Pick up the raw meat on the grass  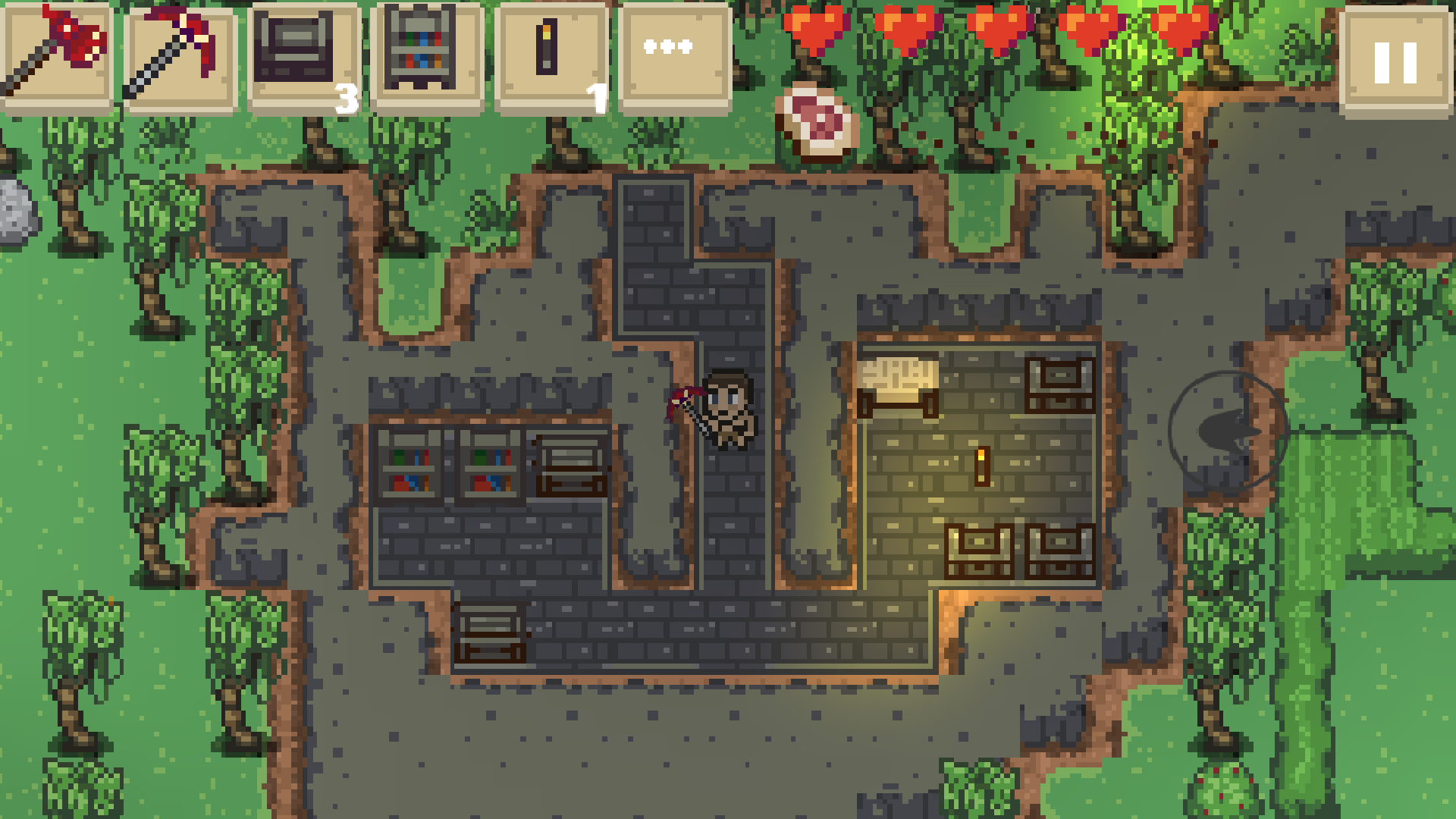pyautogui.click(x=816, y=120)
